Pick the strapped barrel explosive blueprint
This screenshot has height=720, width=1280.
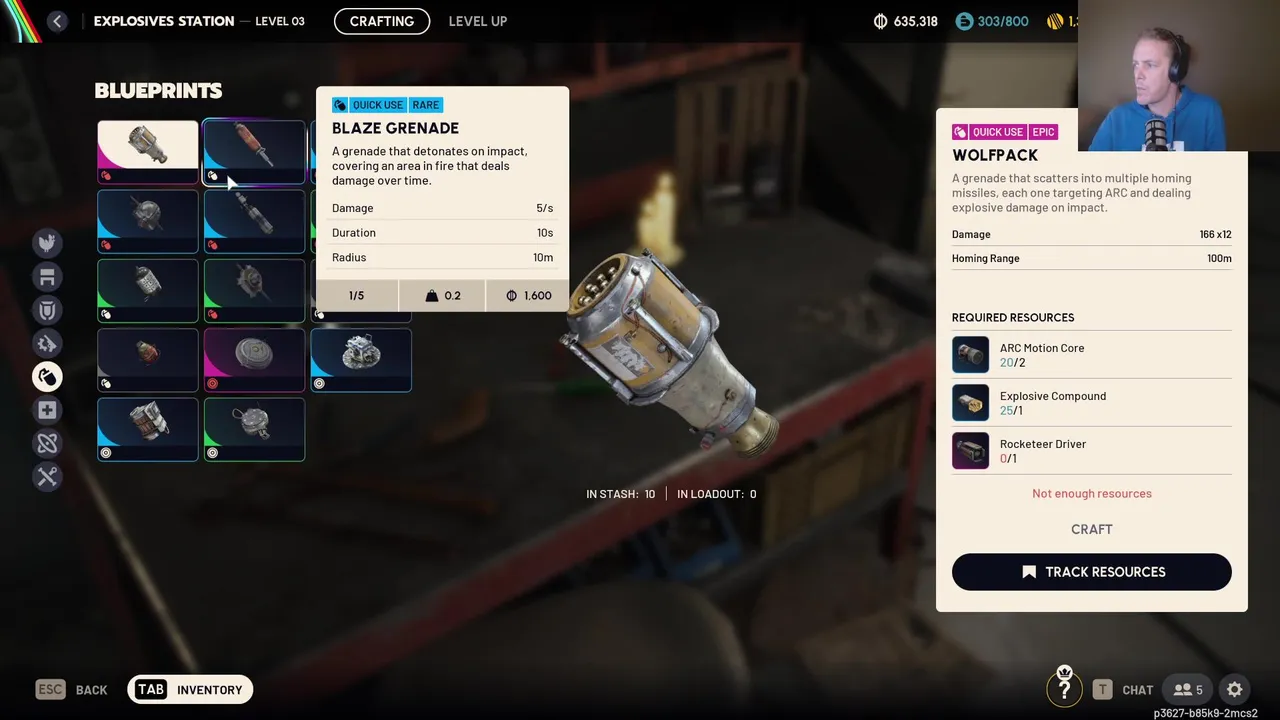point(148,429)
